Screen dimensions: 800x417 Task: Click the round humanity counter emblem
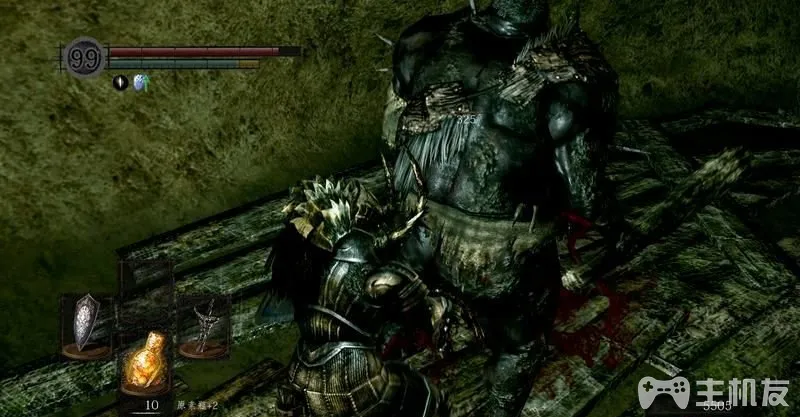(83, 56)
